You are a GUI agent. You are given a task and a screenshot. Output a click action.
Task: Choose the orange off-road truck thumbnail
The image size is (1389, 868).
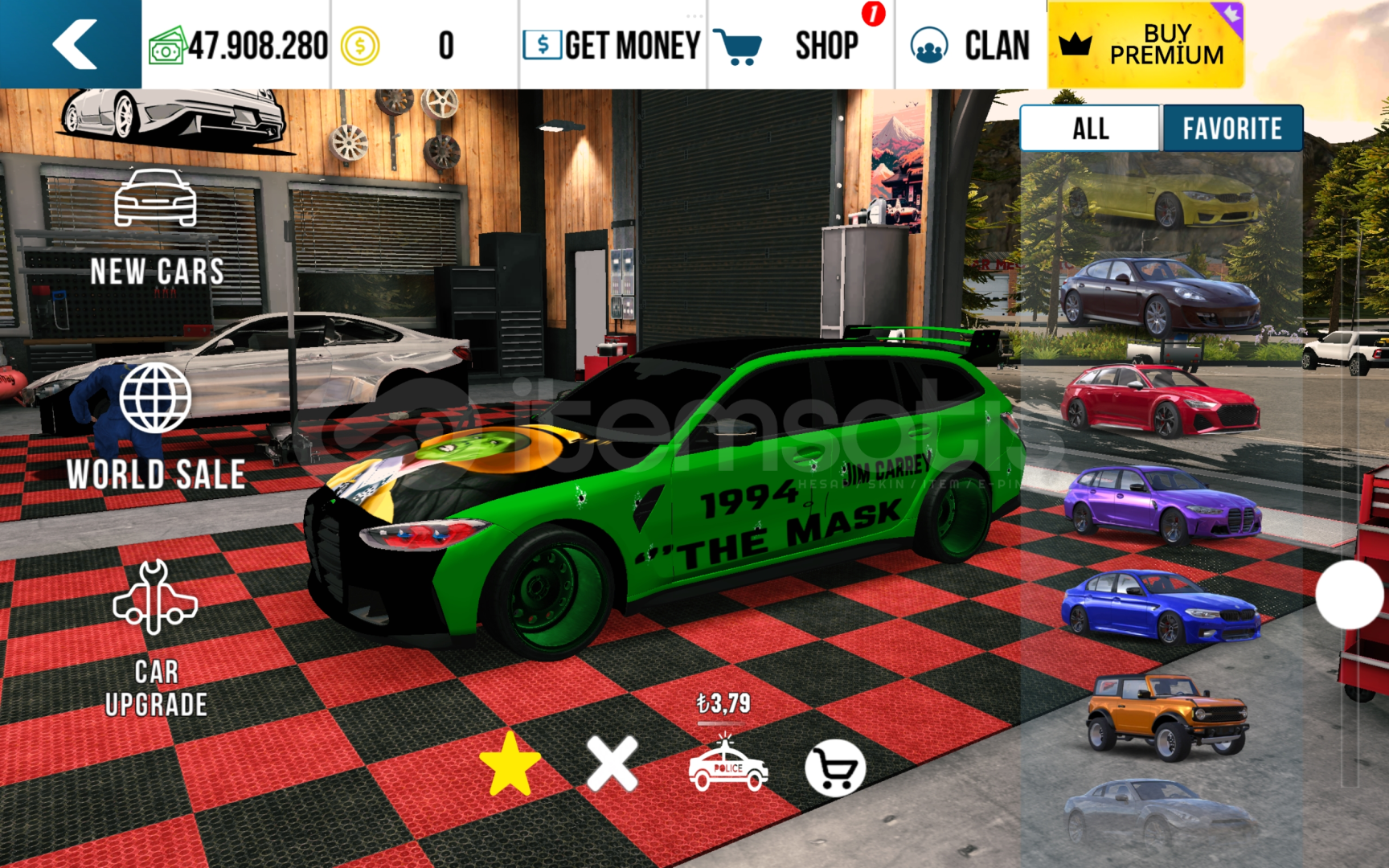point(1167,715)
